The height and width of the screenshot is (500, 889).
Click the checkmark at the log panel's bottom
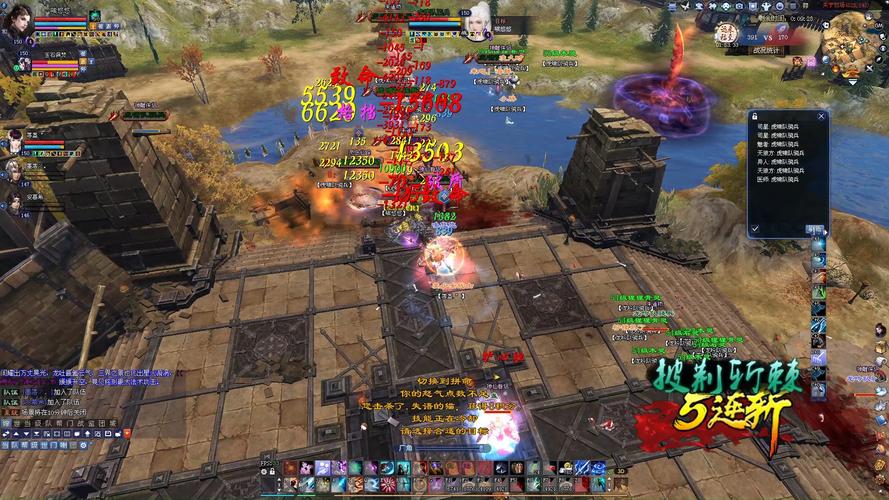point(756,229)
